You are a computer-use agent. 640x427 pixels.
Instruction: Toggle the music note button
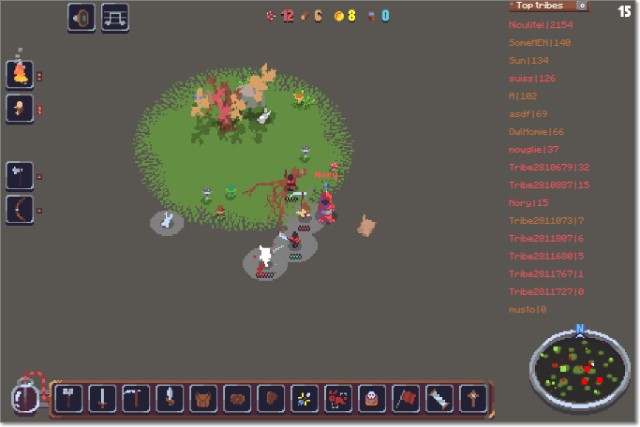115,17
